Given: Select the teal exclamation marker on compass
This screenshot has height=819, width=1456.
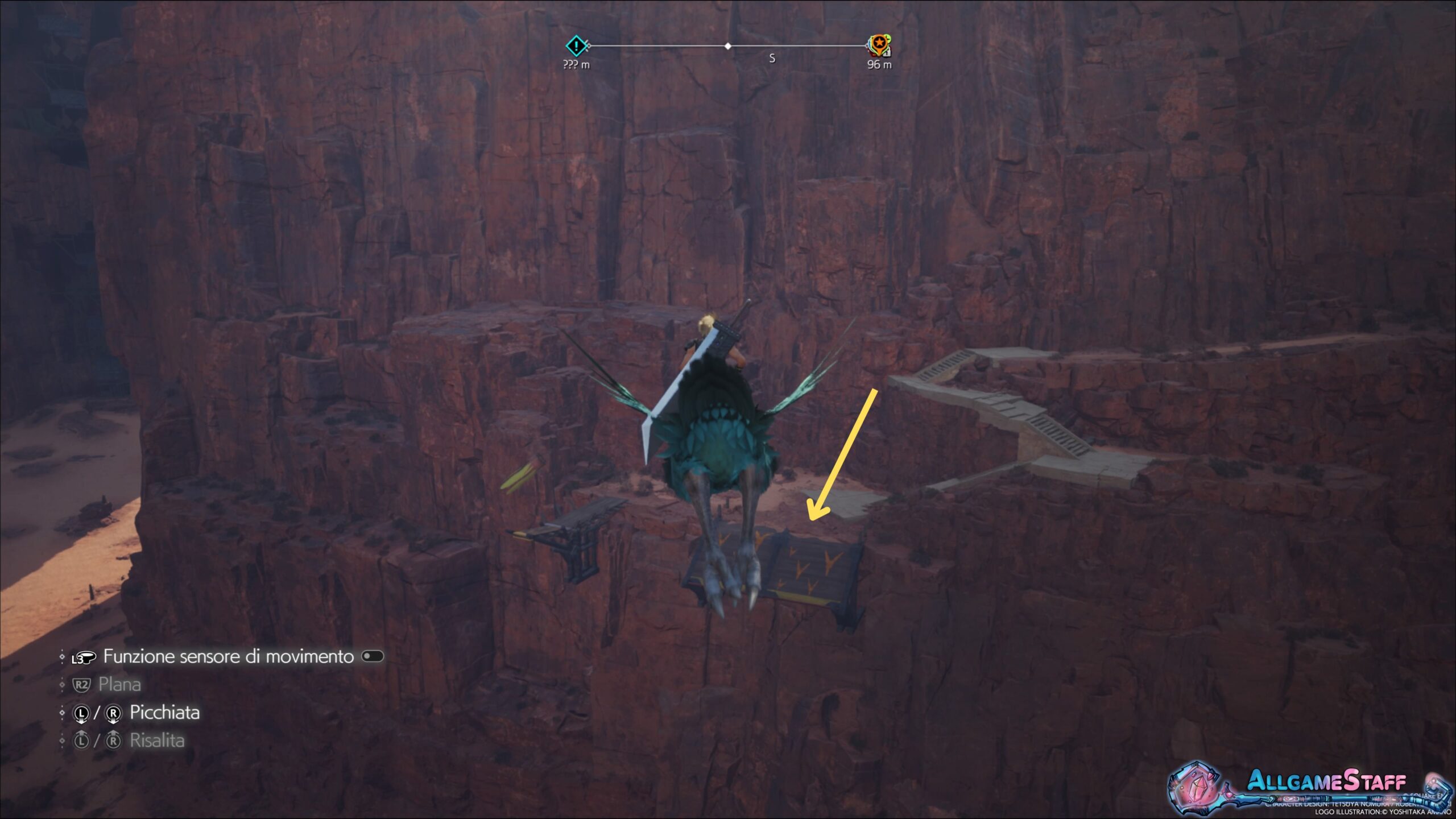Looking at the screenshot, I should point(576,45).
